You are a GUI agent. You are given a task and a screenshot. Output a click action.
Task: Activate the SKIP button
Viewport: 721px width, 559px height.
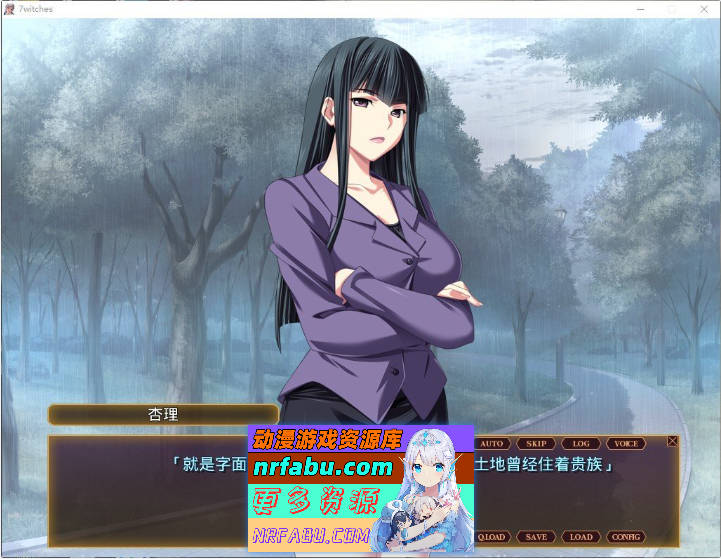click(536, 443)
